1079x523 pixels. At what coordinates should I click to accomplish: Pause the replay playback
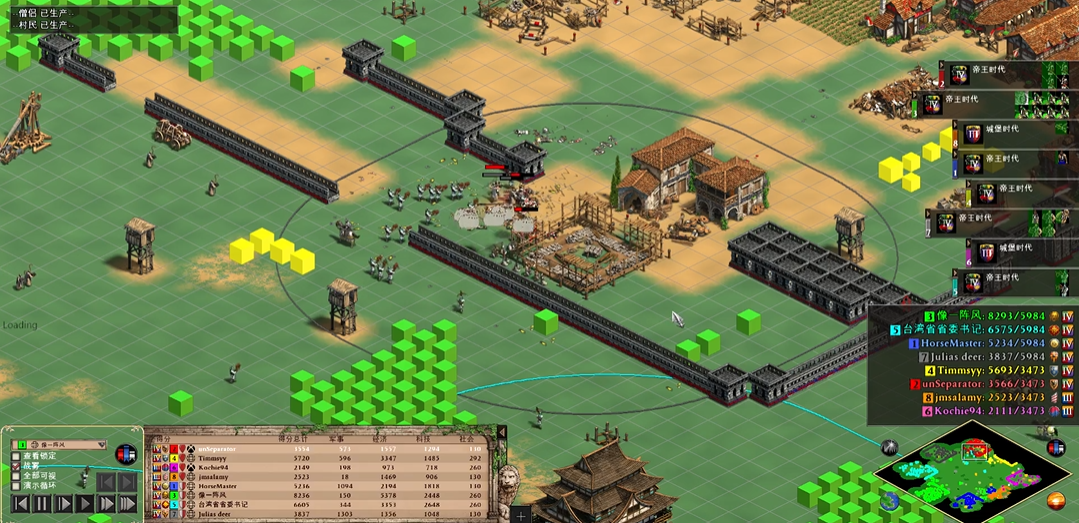click(x=41, y=503)
